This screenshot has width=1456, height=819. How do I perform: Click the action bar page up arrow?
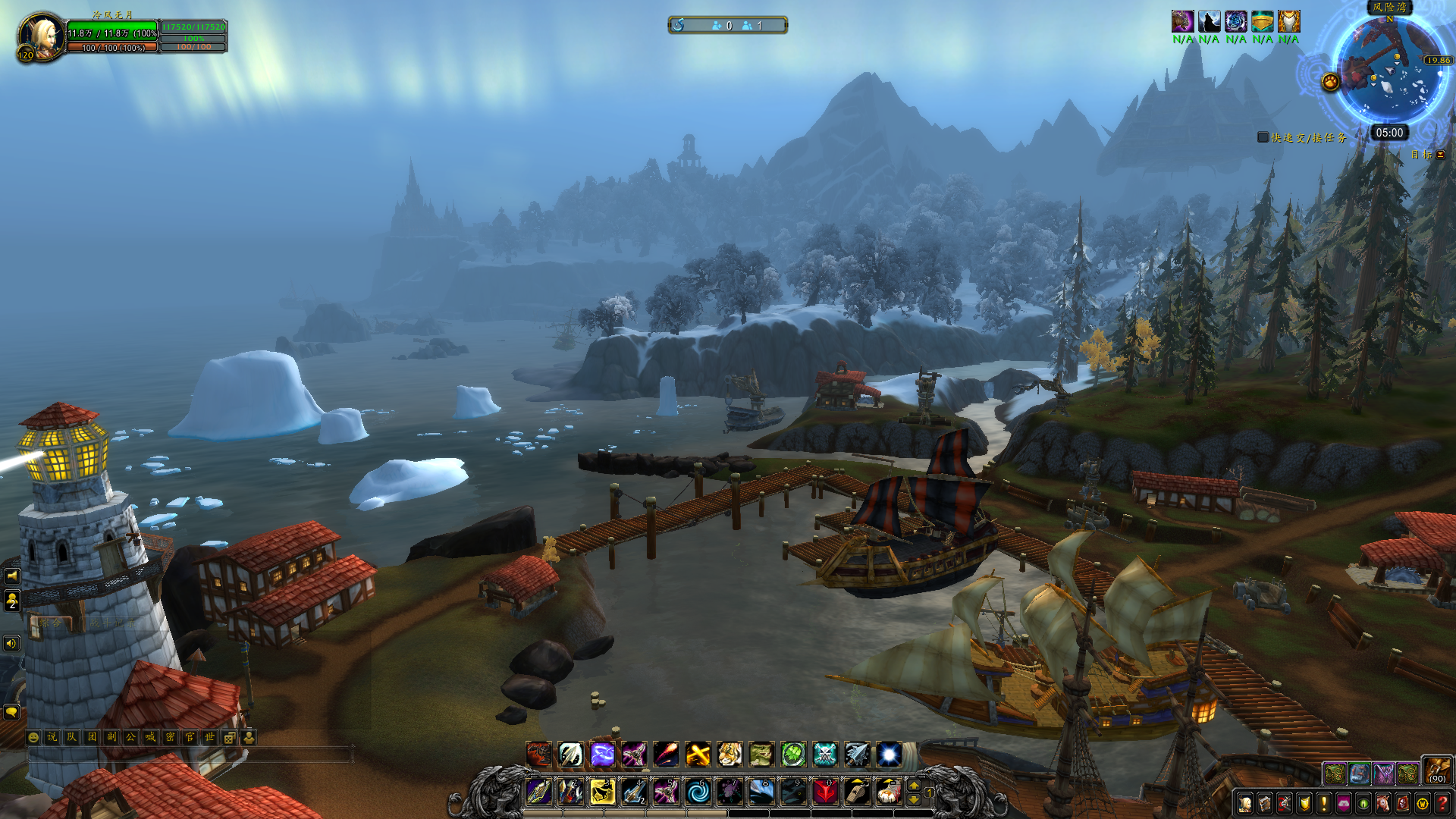coord(914,786)
